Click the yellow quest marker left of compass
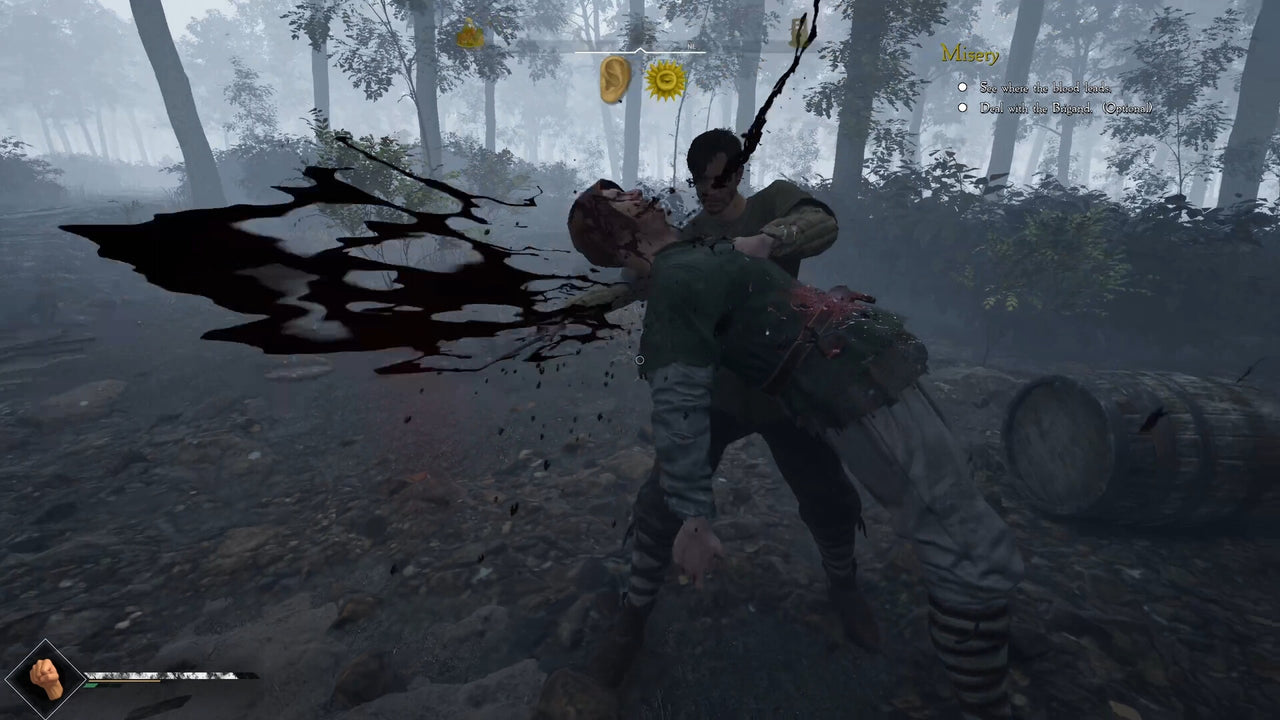 coord(470,33)
